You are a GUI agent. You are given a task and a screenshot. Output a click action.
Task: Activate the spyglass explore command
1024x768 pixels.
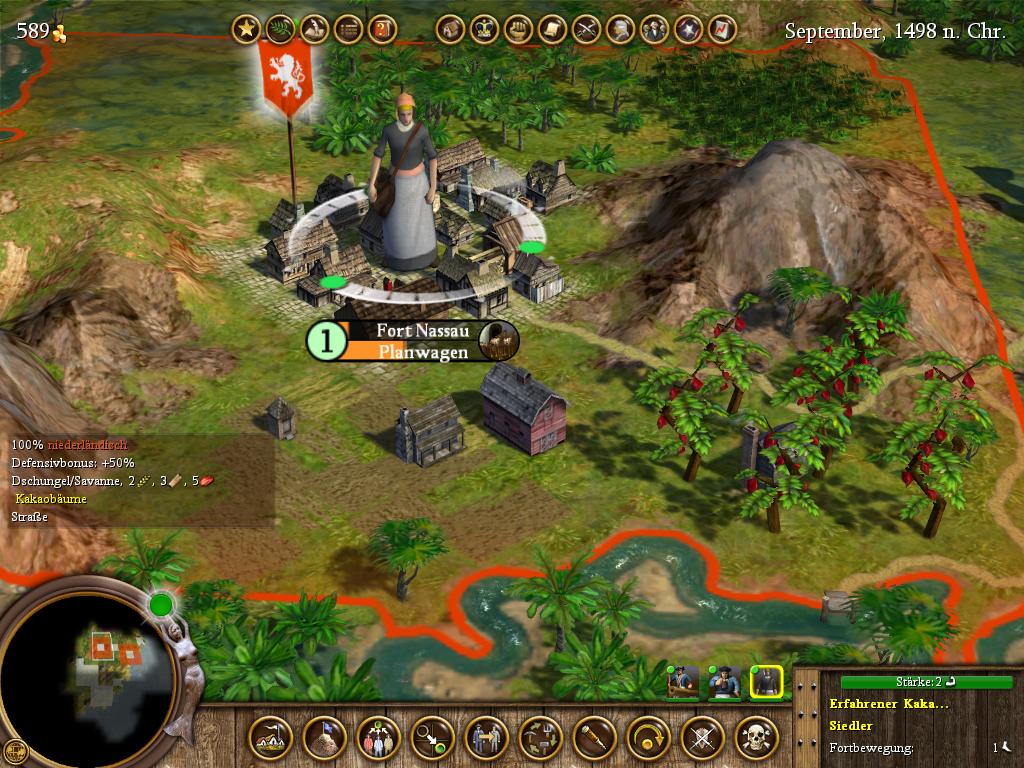pos(594,739)
